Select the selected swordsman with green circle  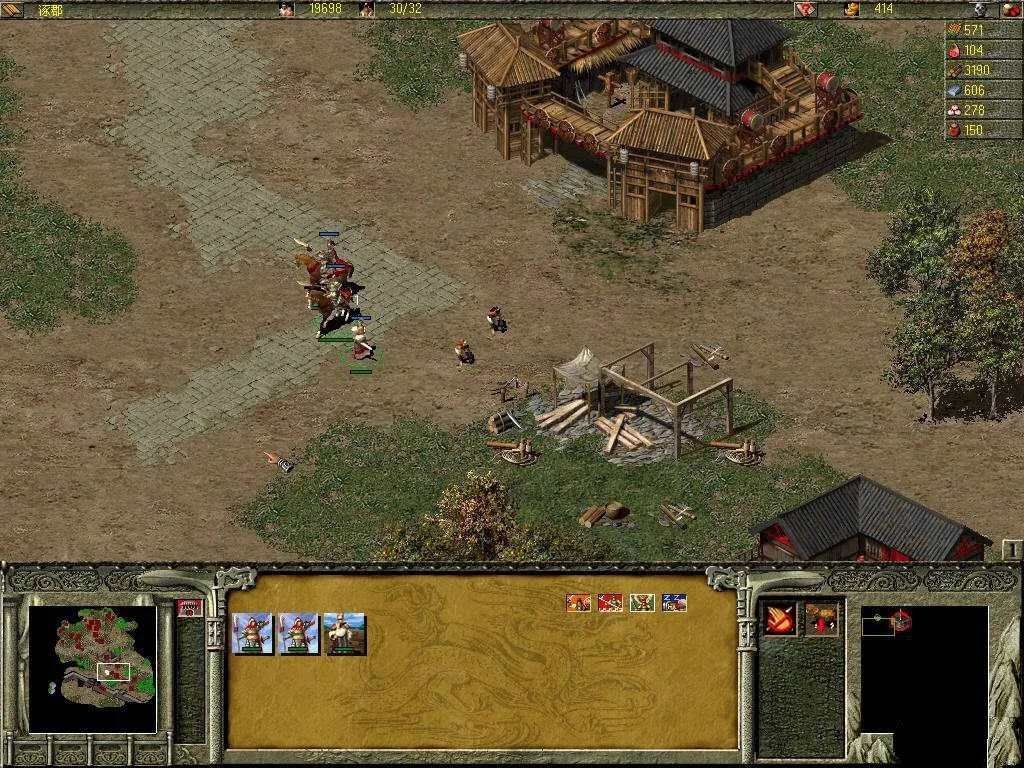(361, 350)
